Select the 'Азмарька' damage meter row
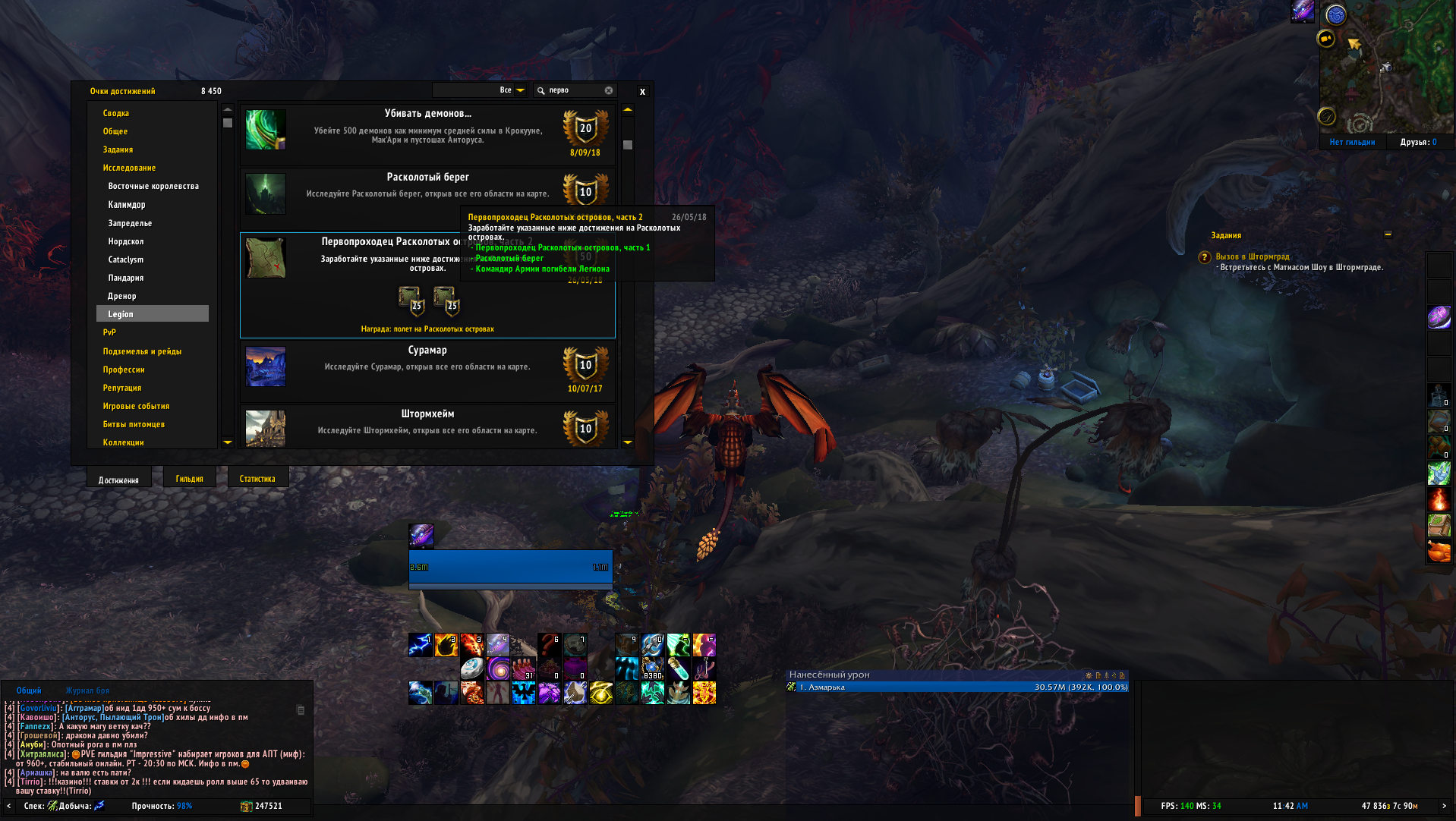This screenshot has height=821, width=1456. click(956, 687)
